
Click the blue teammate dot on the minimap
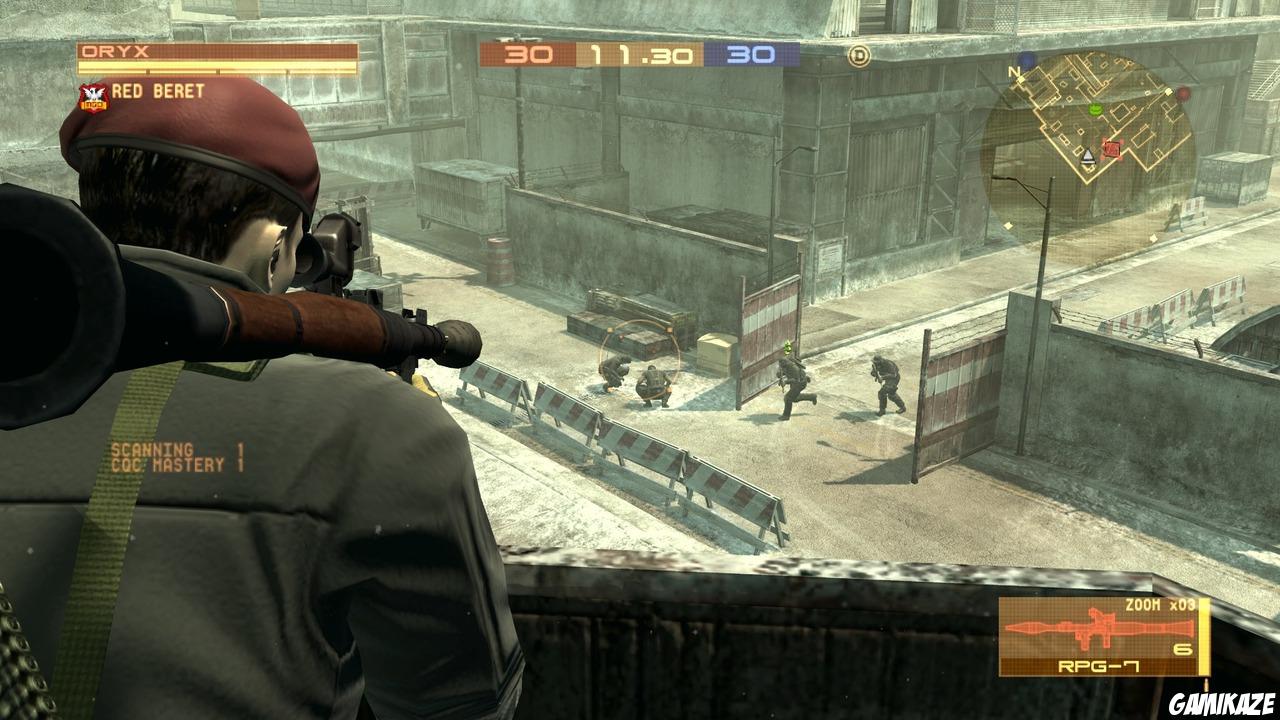pos(1025,58)
